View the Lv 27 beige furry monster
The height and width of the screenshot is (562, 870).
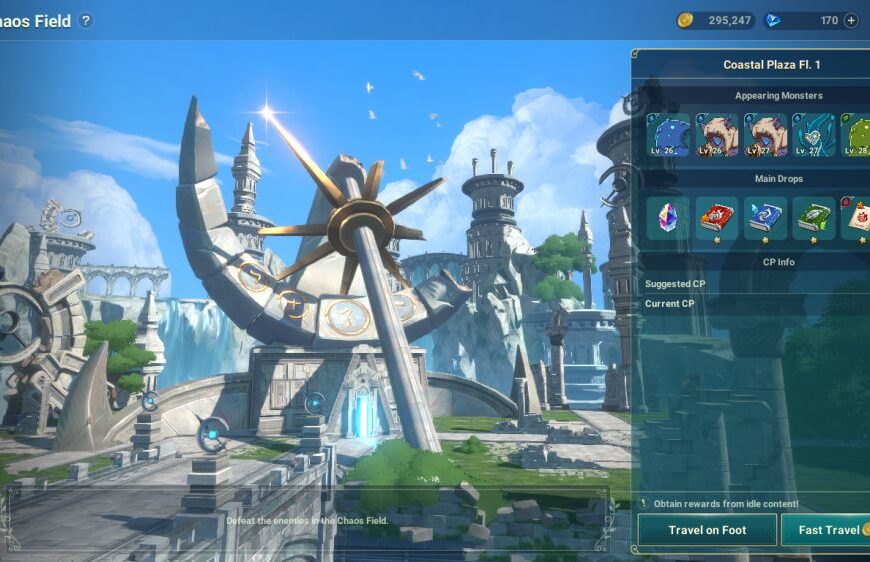tap(765, 135)
